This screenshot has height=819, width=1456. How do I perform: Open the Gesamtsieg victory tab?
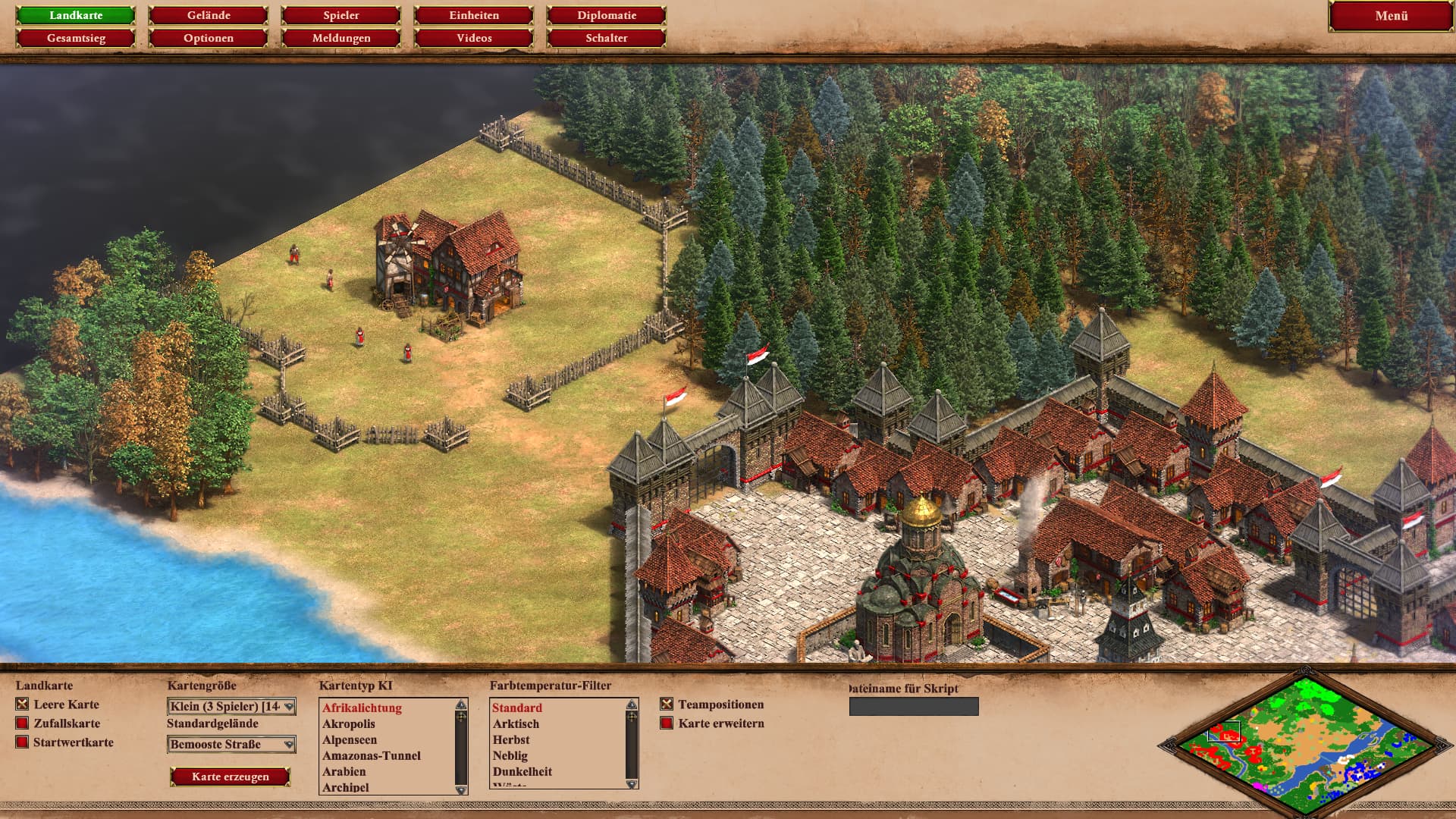(x=76, y=38)
